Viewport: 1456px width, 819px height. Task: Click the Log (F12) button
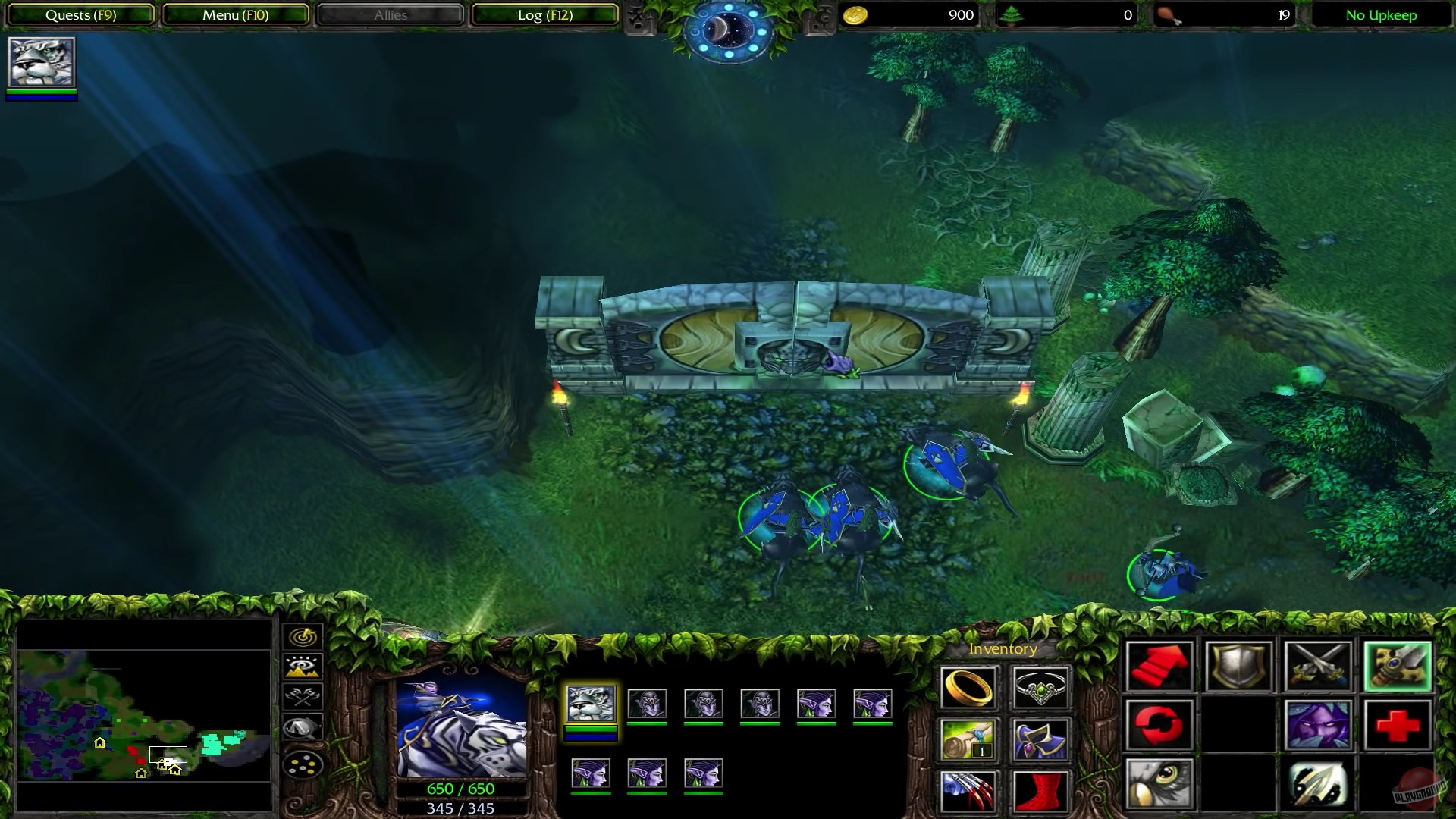tap(544, 14)
